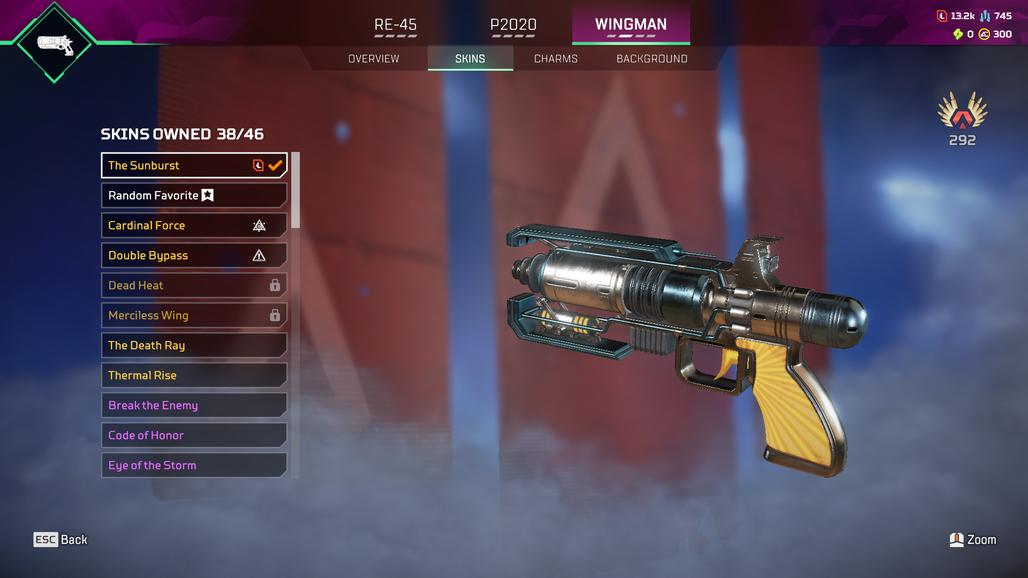
Task: Choose the Random Favorite skin option
Action: point(194,195)
